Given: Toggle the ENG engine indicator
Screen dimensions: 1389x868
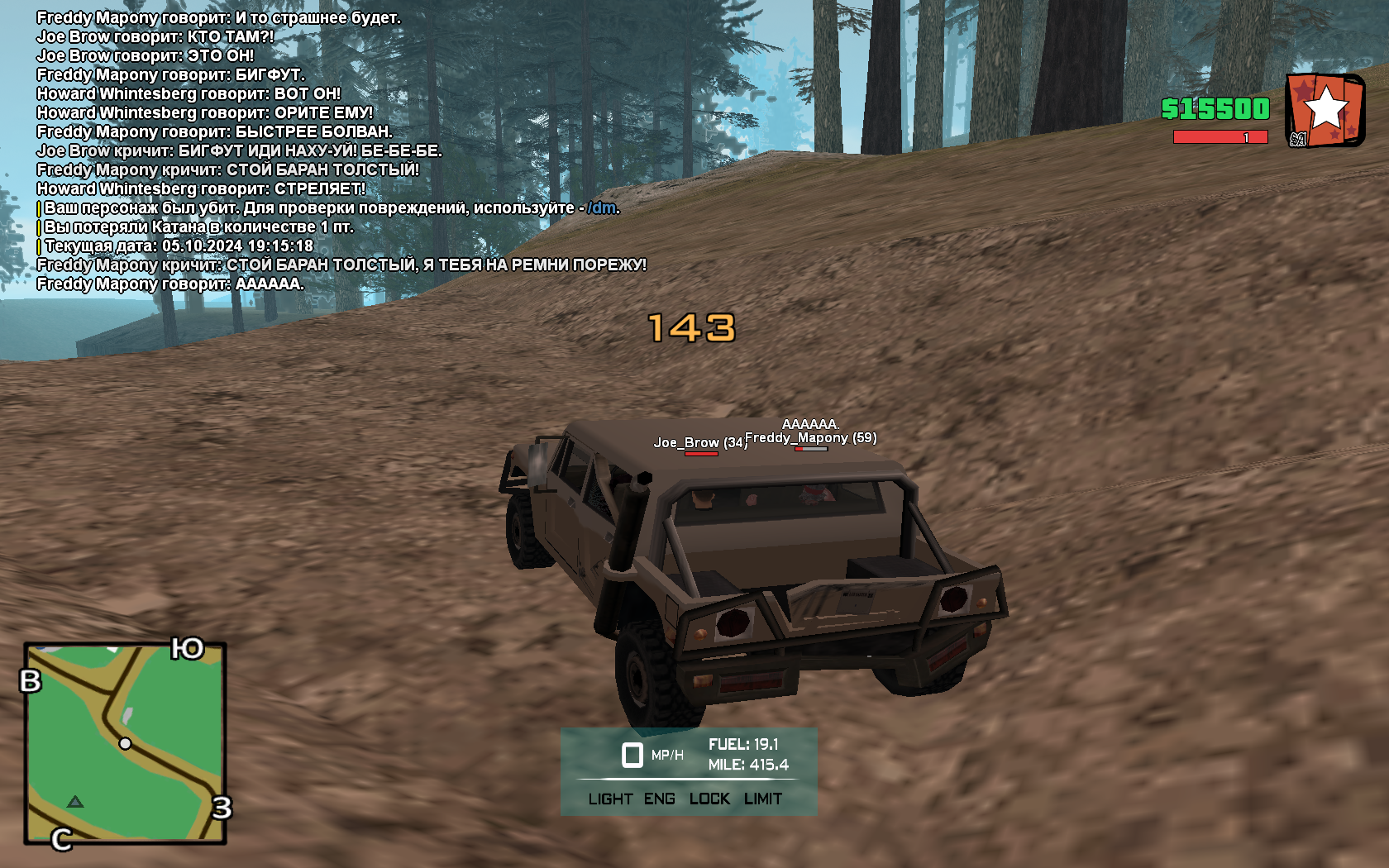Looking at the screenshot, I should 659,799.
